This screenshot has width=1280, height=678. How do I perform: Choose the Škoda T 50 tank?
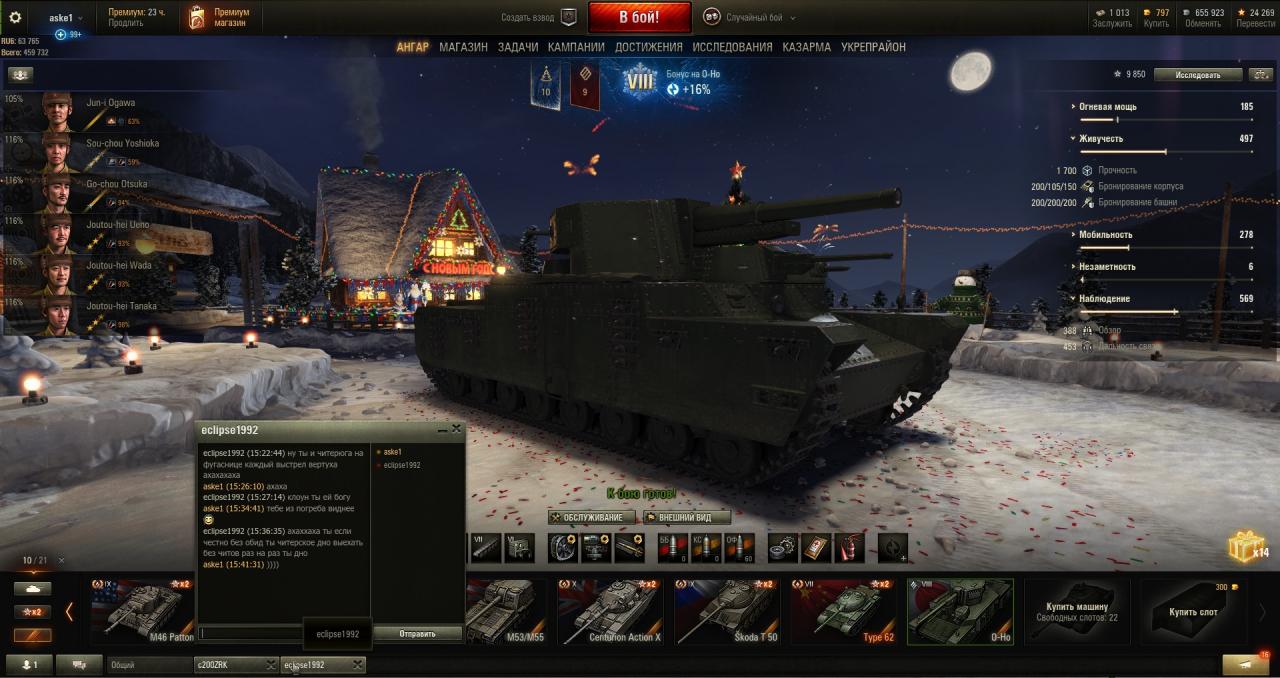(x=726, y=611)
